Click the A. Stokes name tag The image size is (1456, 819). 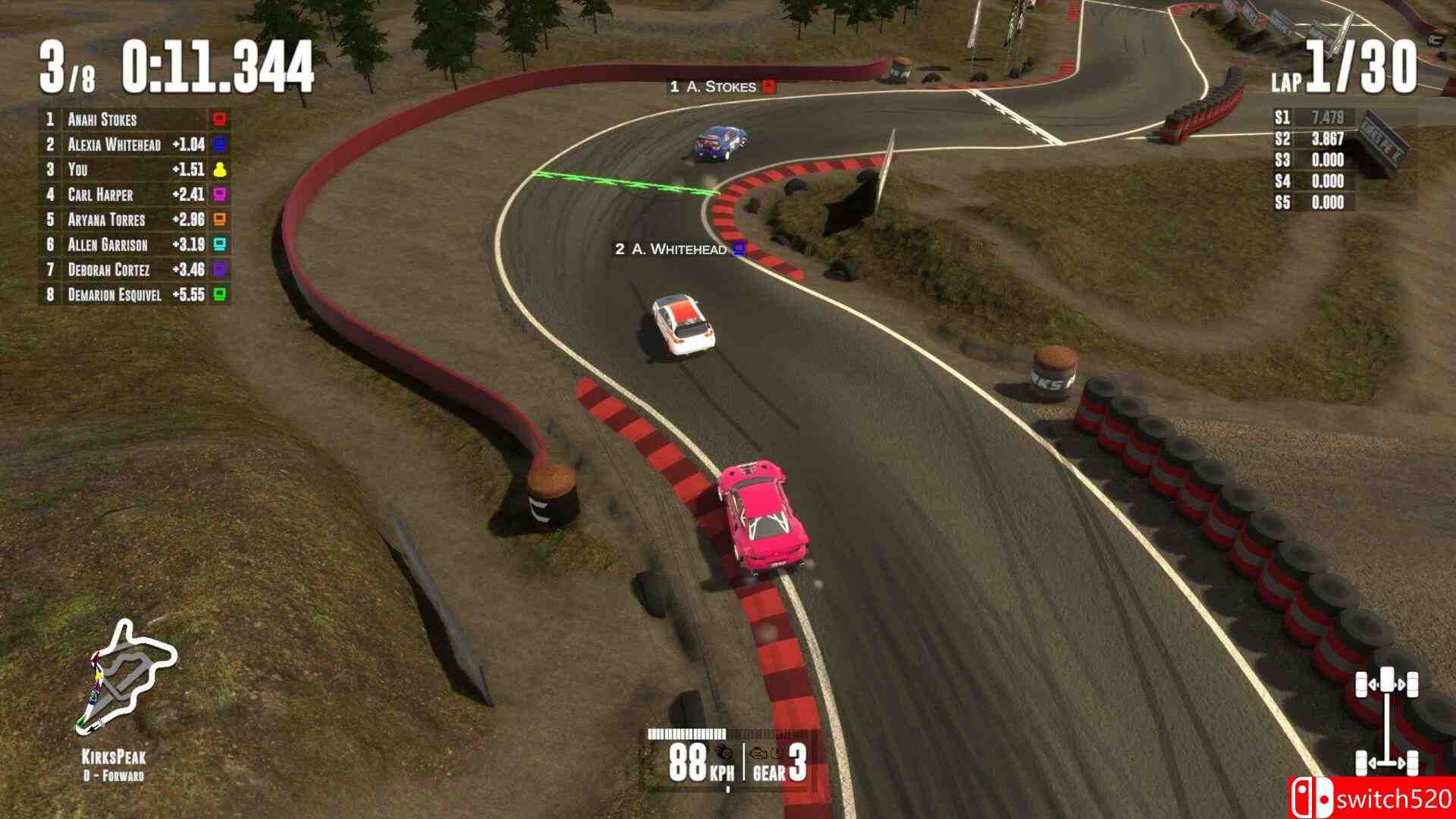(721, 86)
